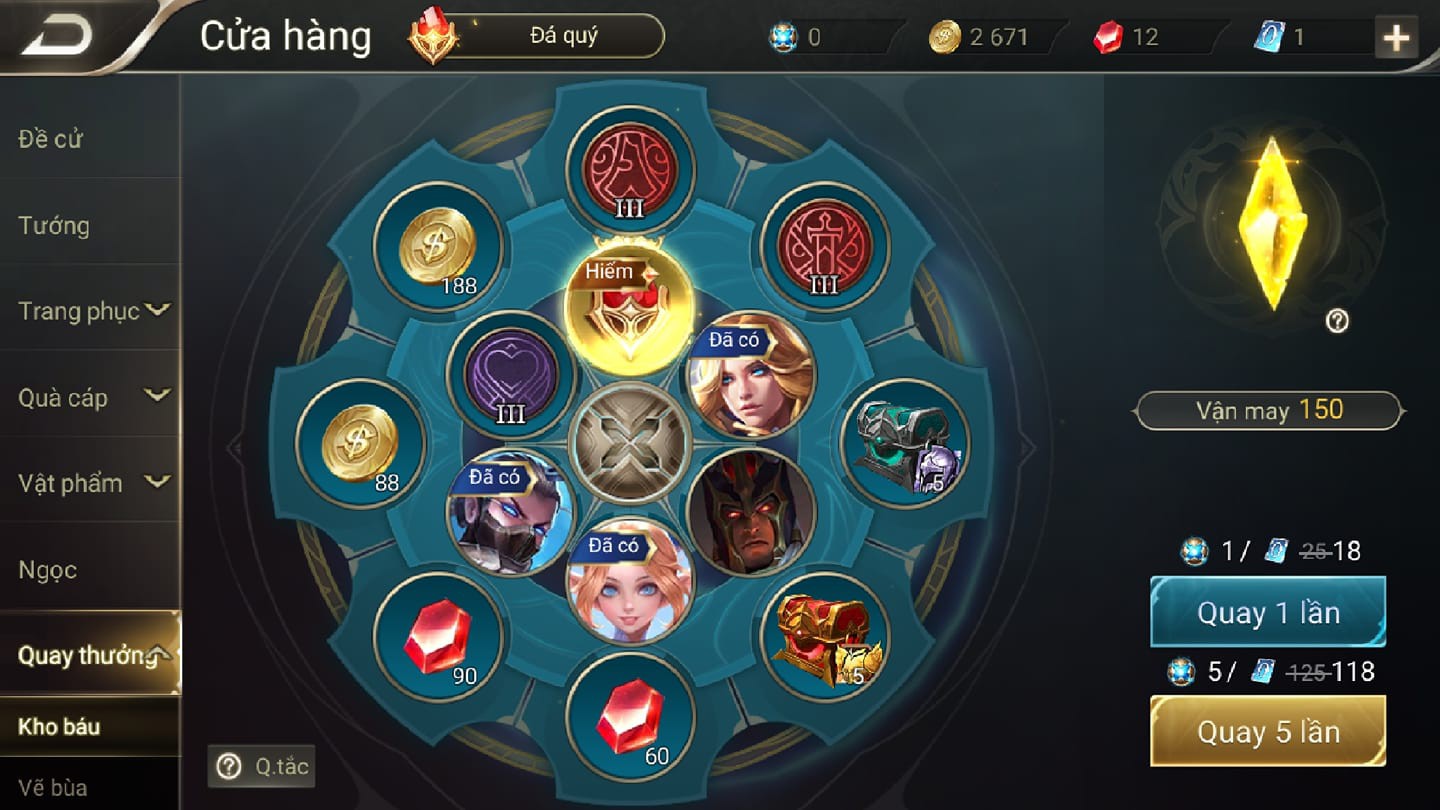Select the red-eyed helmeted hero reward

(x=750, y=512)
